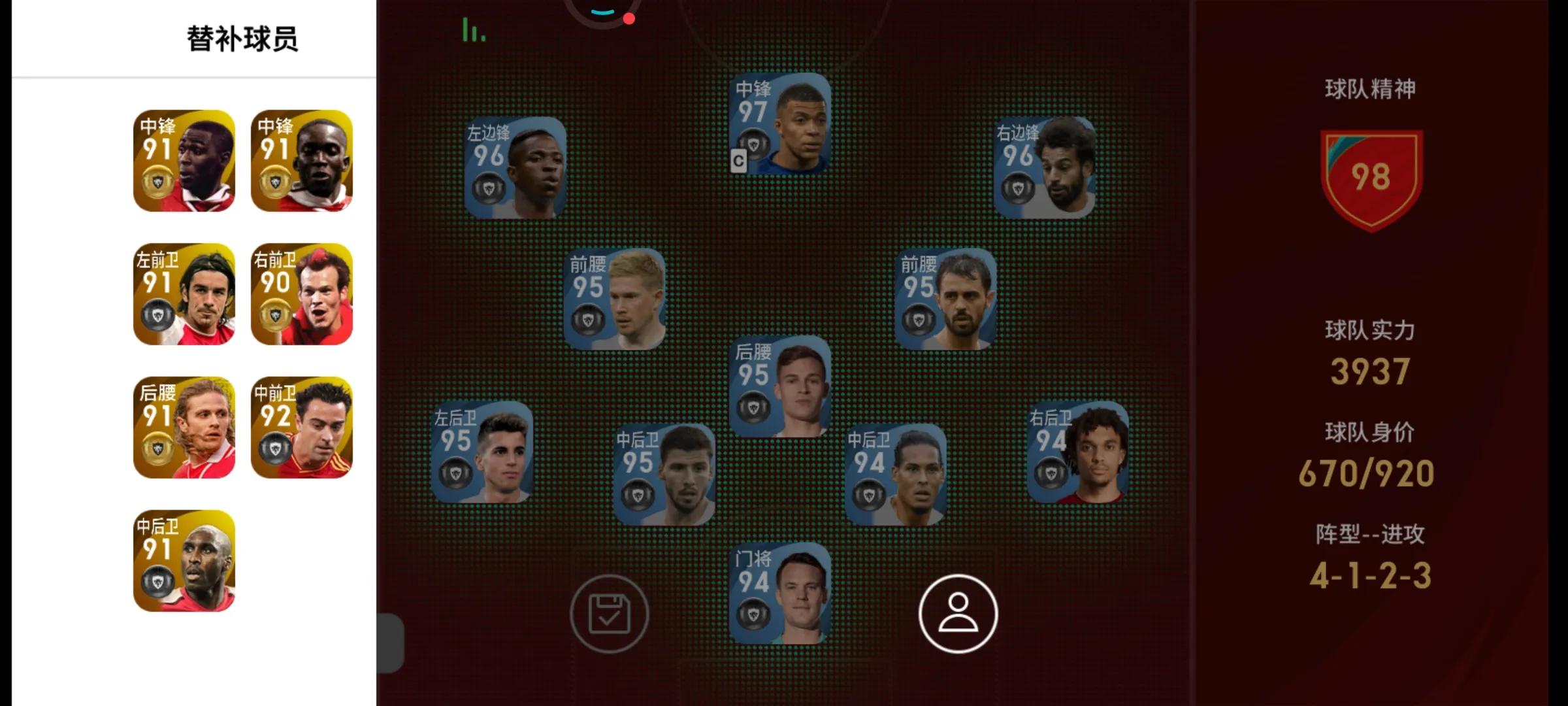1568x706 pixels.
Task: Open the player profile circle button
Action: 958,613
